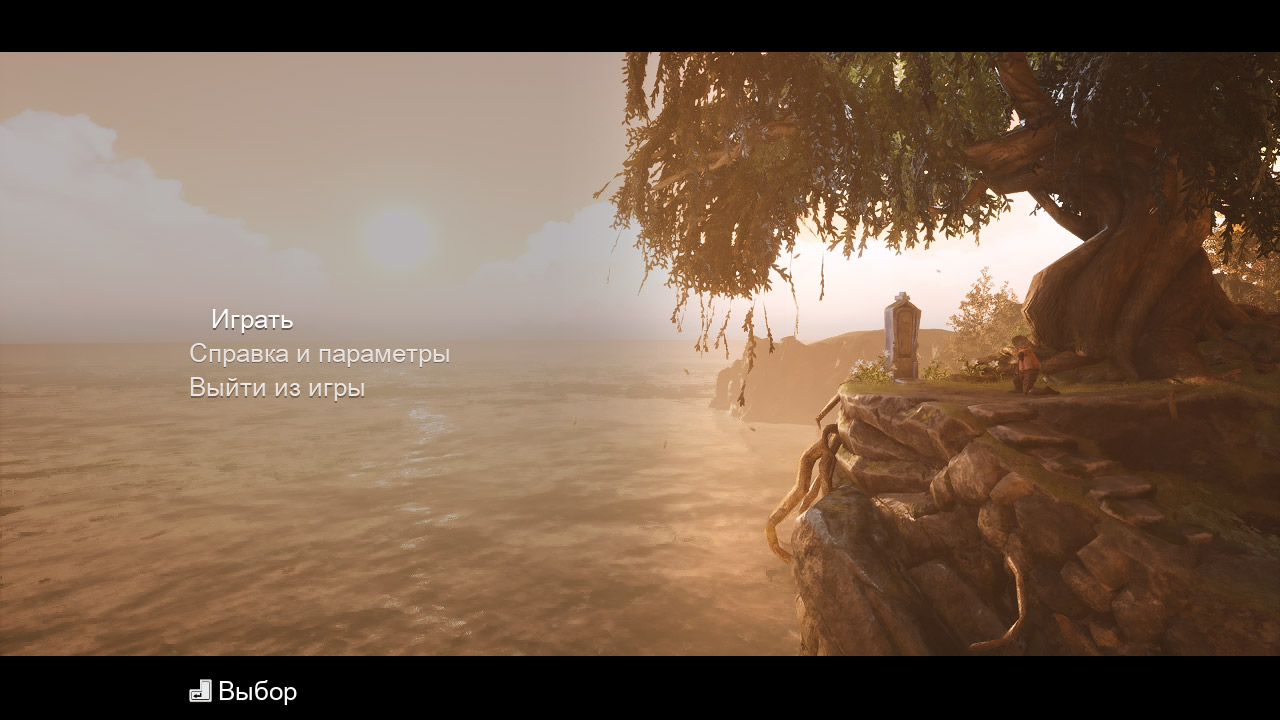Open the Справка и параметры menu
The image size is (1280, 720).
321,352
